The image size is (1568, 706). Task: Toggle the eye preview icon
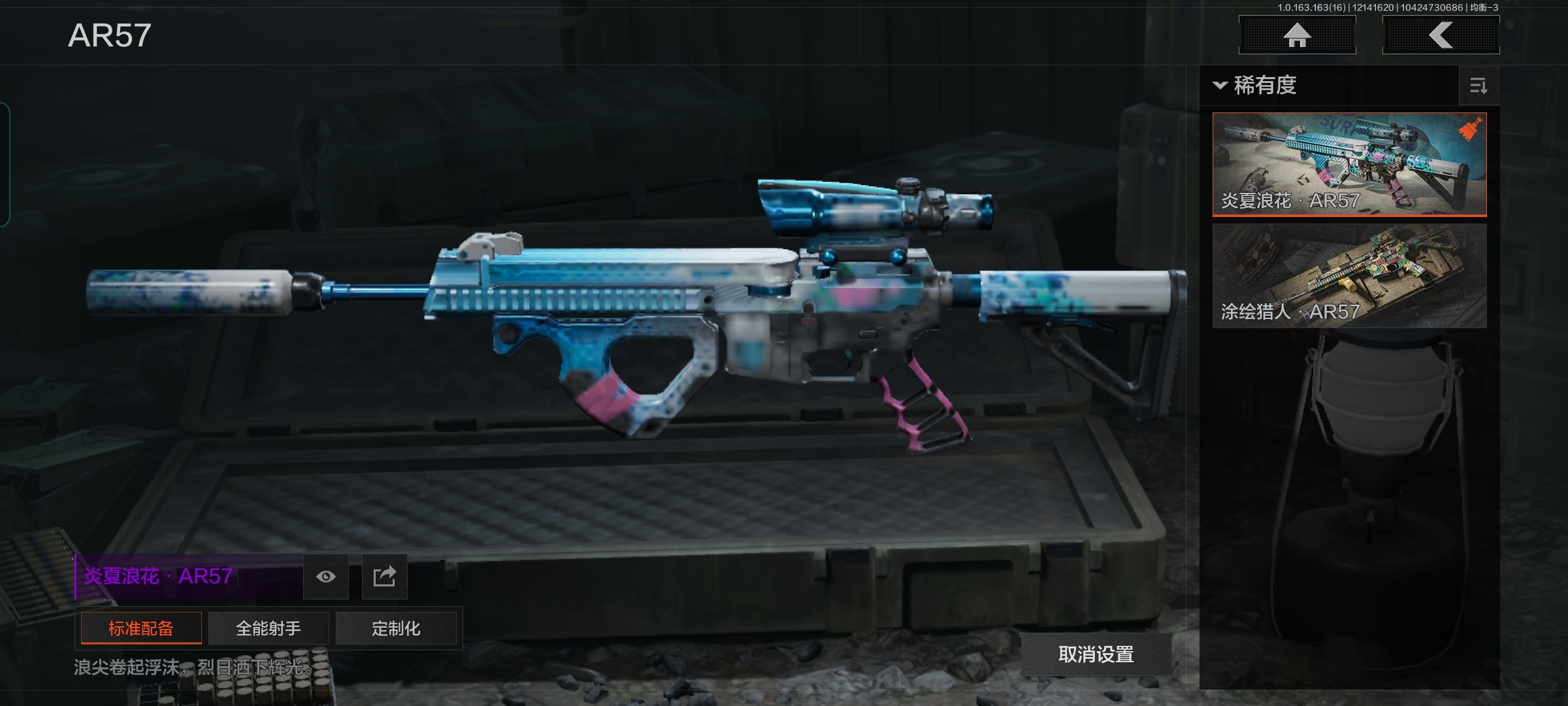pyautogui.click(x=326, y=577)
